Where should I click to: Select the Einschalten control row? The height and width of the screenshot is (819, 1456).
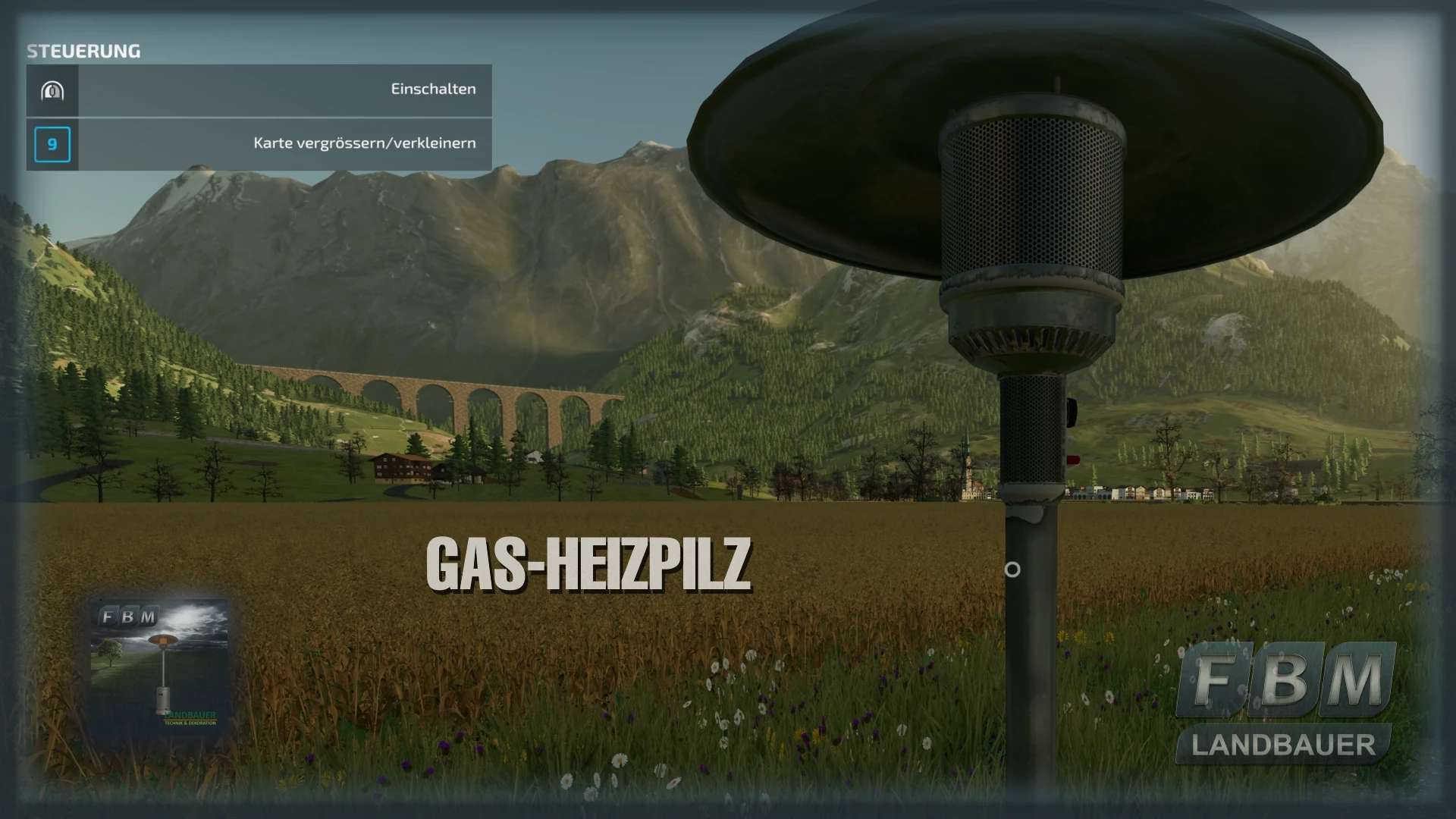coord(259,90)
